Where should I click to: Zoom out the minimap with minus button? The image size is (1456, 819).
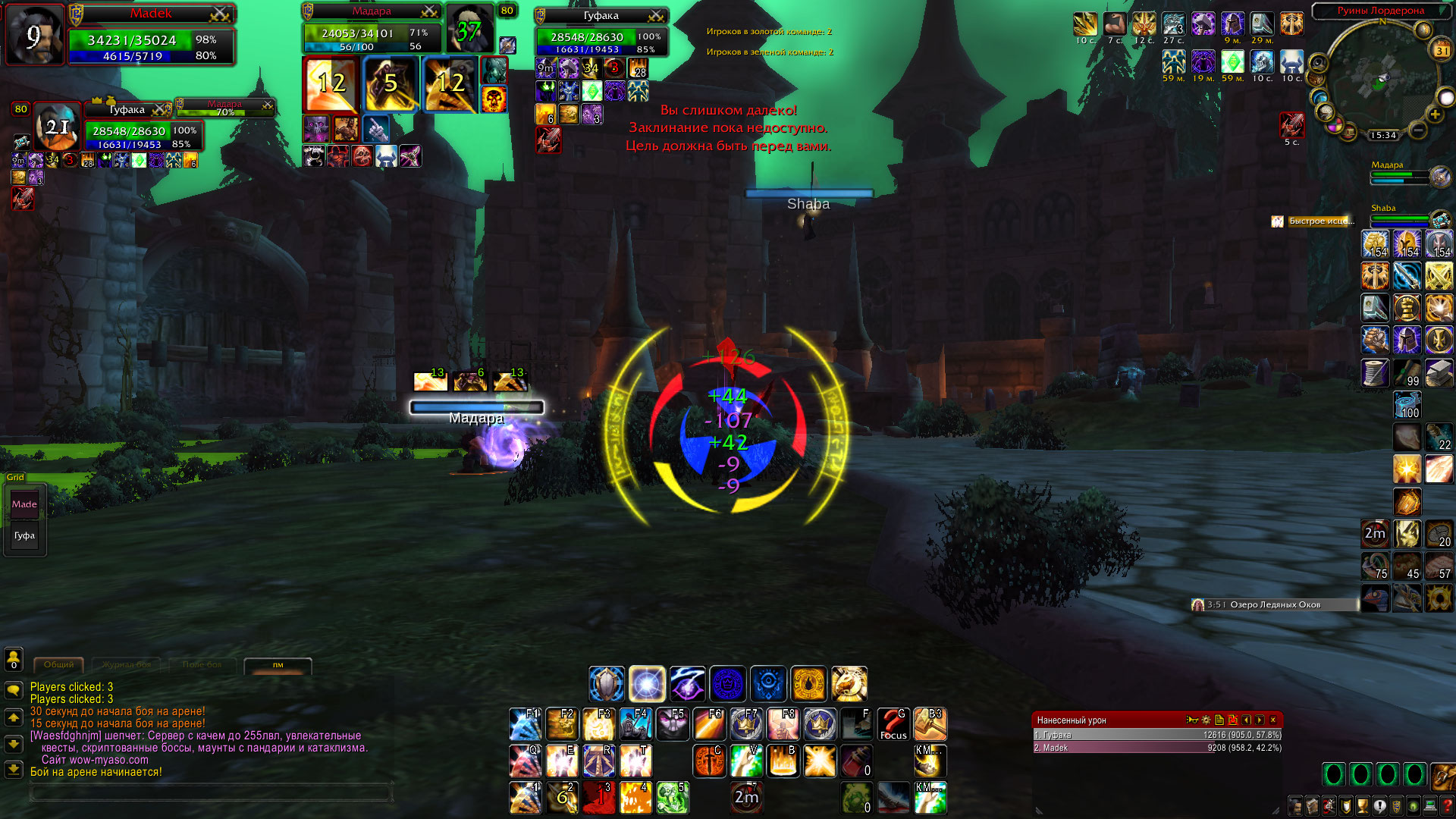[1418, 130]
